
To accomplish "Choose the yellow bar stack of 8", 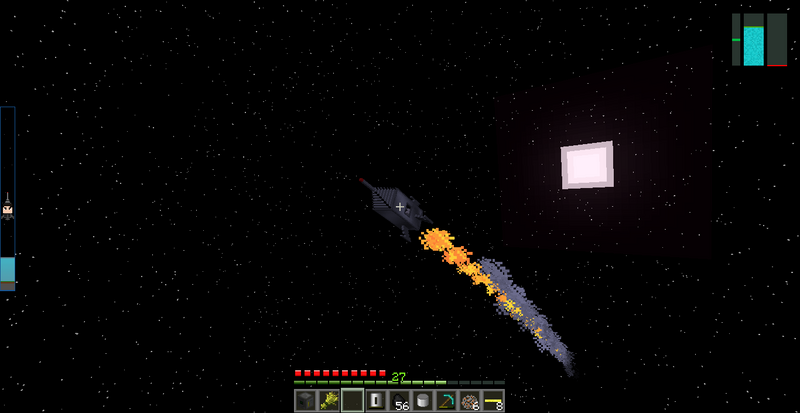I will [x=492, y=401].
